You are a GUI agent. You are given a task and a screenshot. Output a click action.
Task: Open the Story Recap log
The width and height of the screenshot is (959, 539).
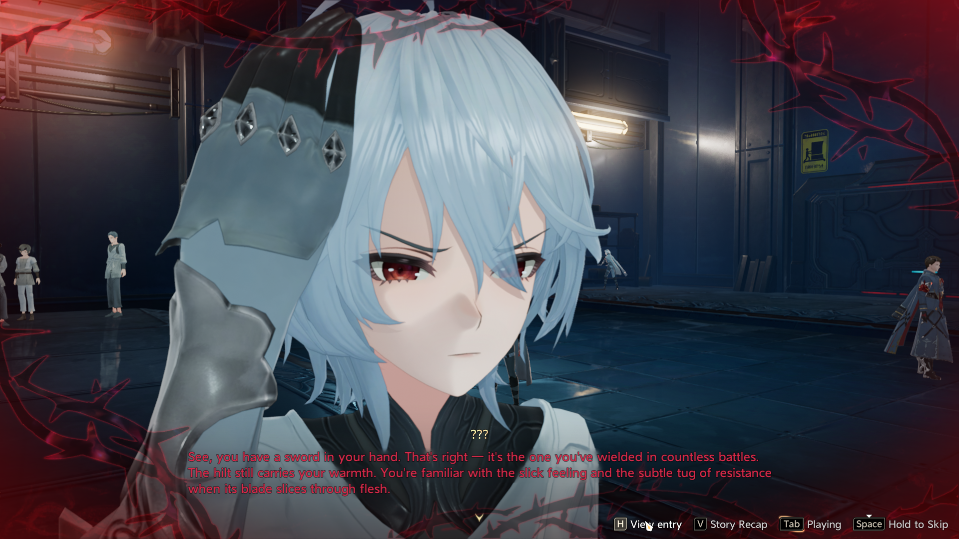[731, 524]
